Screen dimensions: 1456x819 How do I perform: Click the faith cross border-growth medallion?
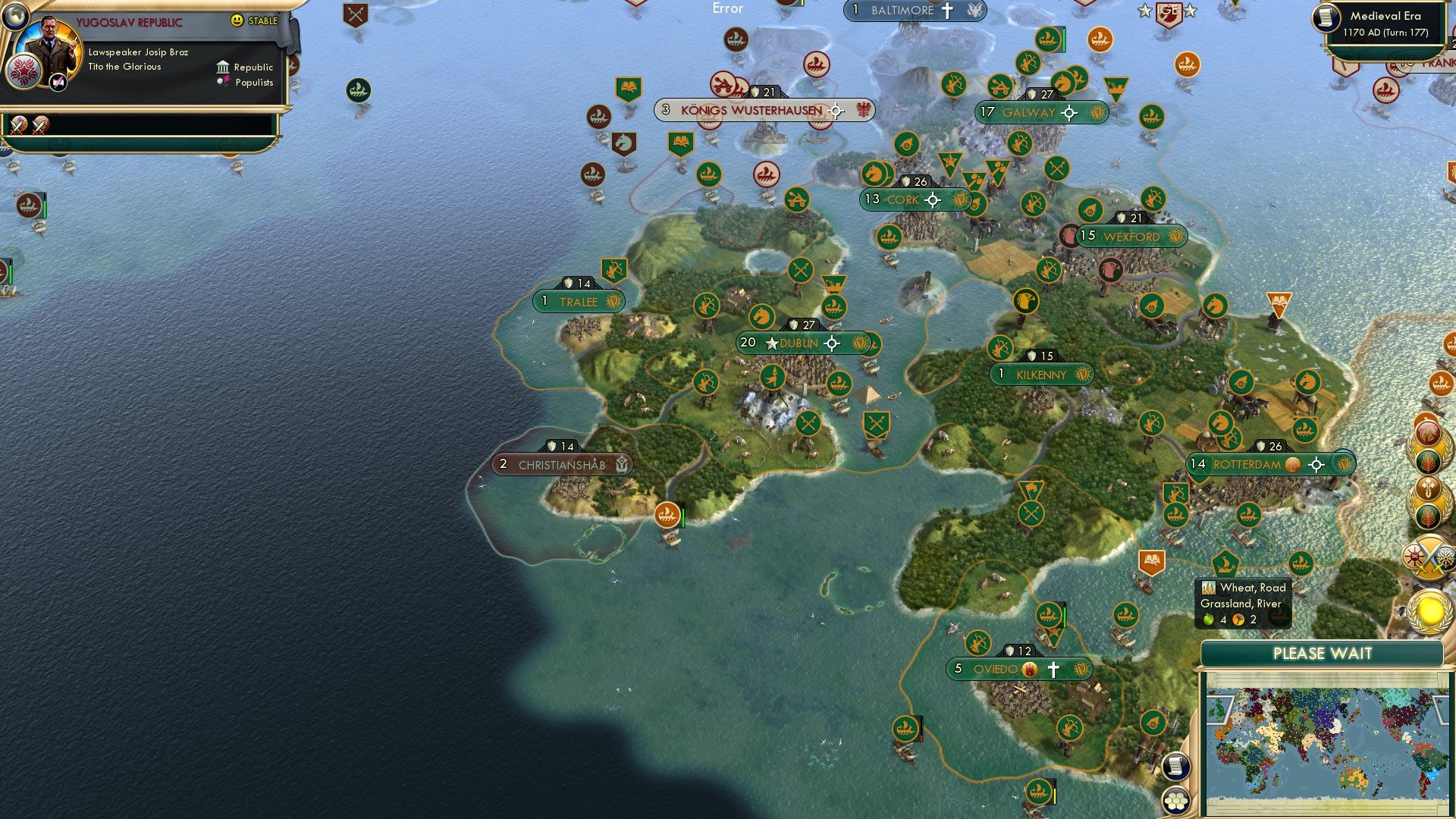(x=1427, y=488)
